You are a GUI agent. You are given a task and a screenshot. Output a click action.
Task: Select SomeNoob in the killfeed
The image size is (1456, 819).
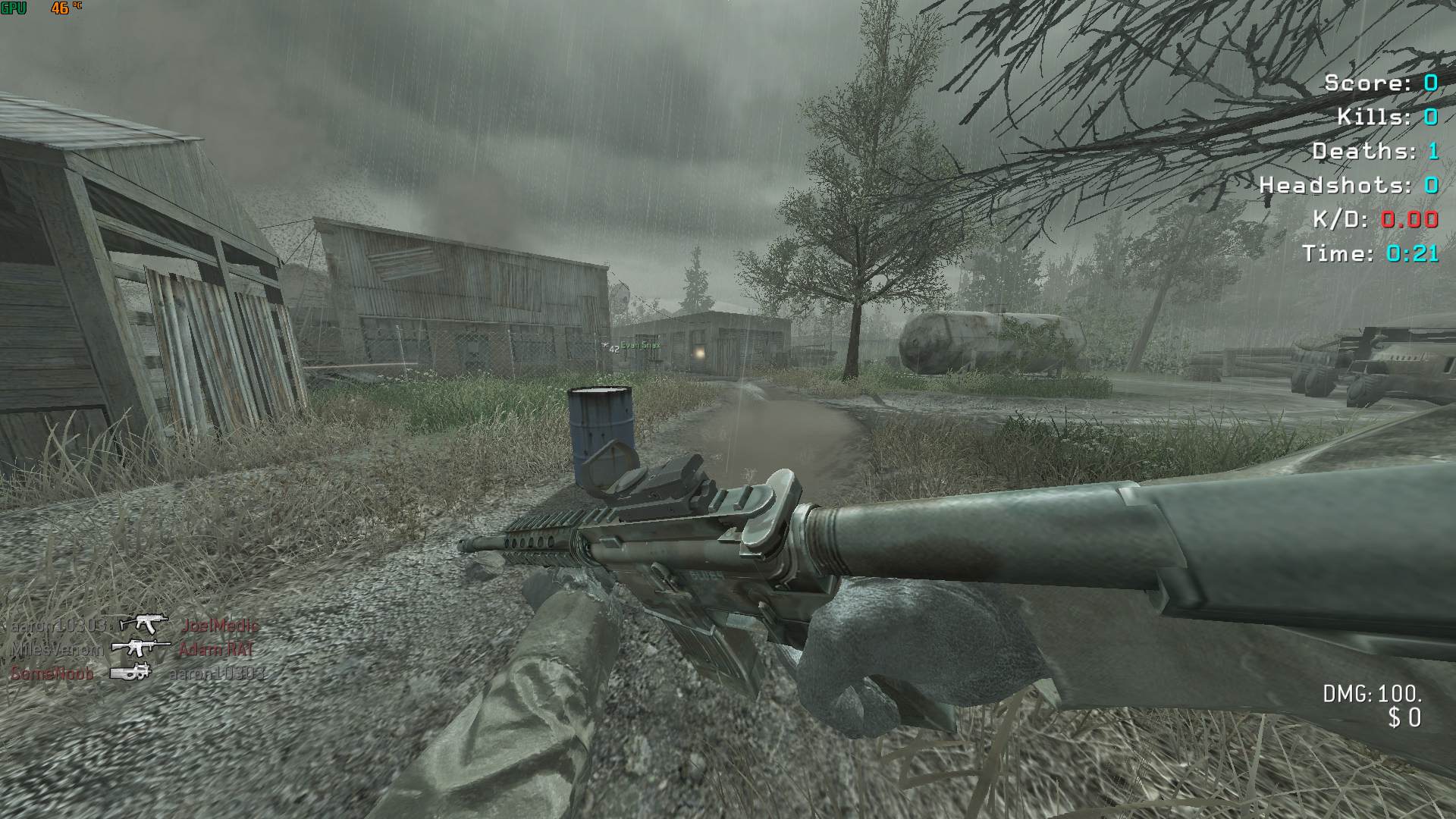(52, 673)
